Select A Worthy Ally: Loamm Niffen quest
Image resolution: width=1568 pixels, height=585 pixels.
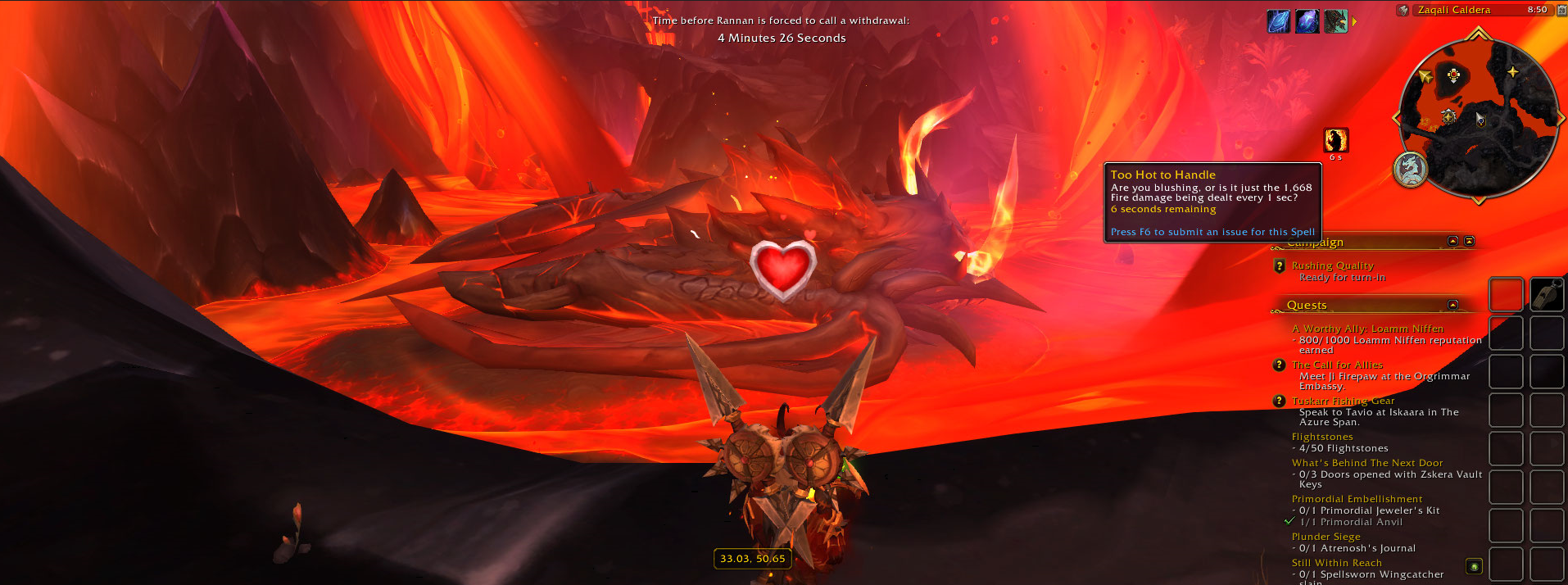pos(1367,329)
